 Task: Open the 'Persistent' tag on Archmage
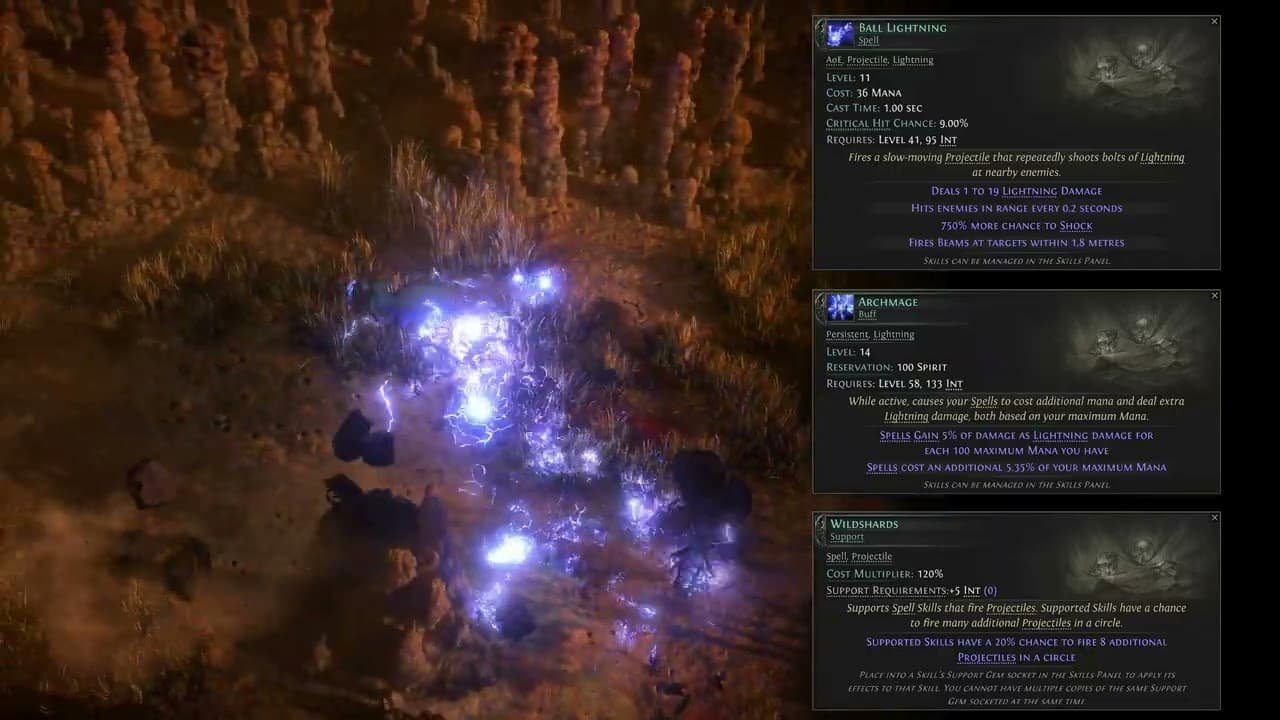(x=843, y=334)
